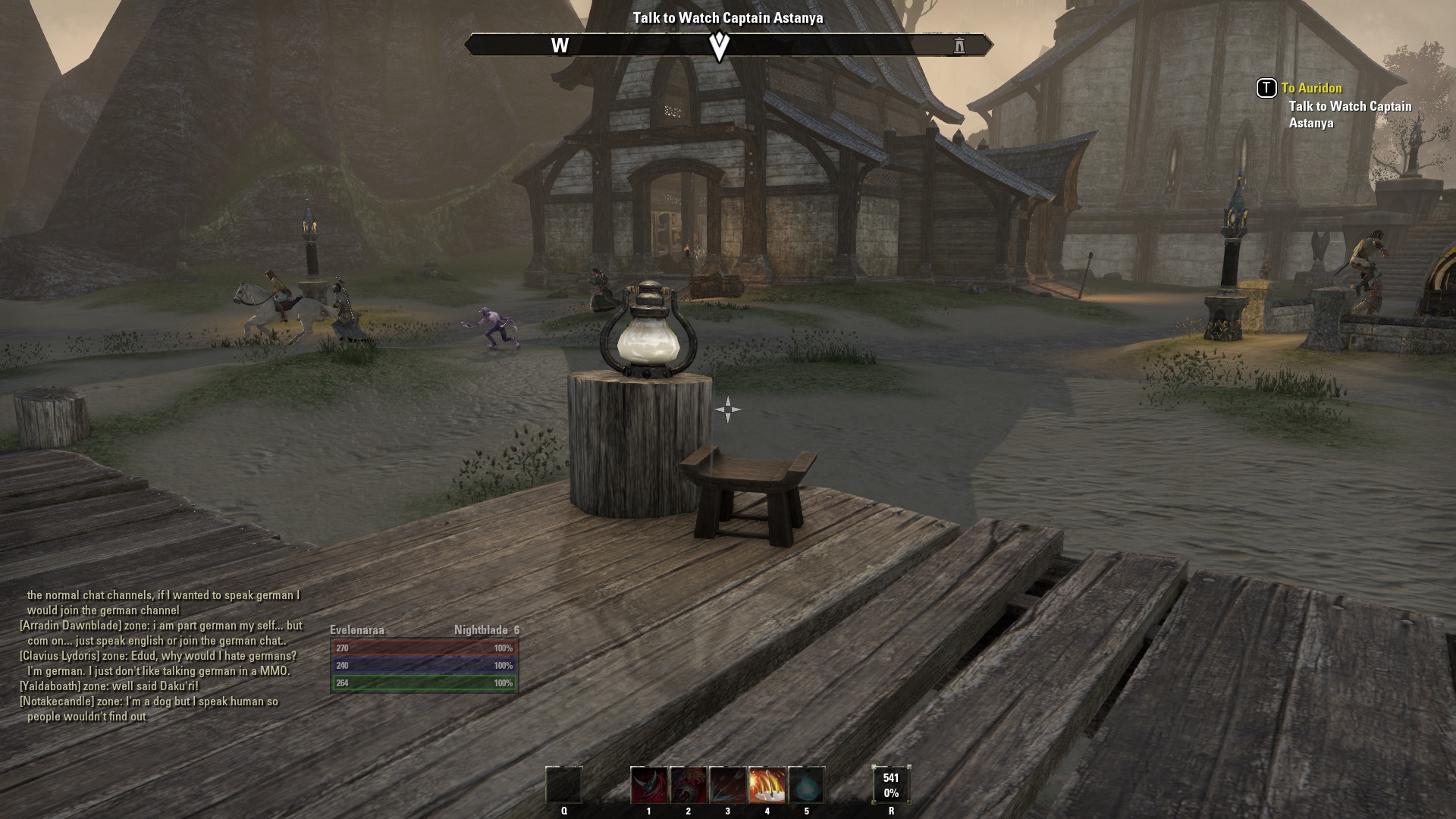
Task: Activate the dim teal flame ability
Action: [806, 785]
